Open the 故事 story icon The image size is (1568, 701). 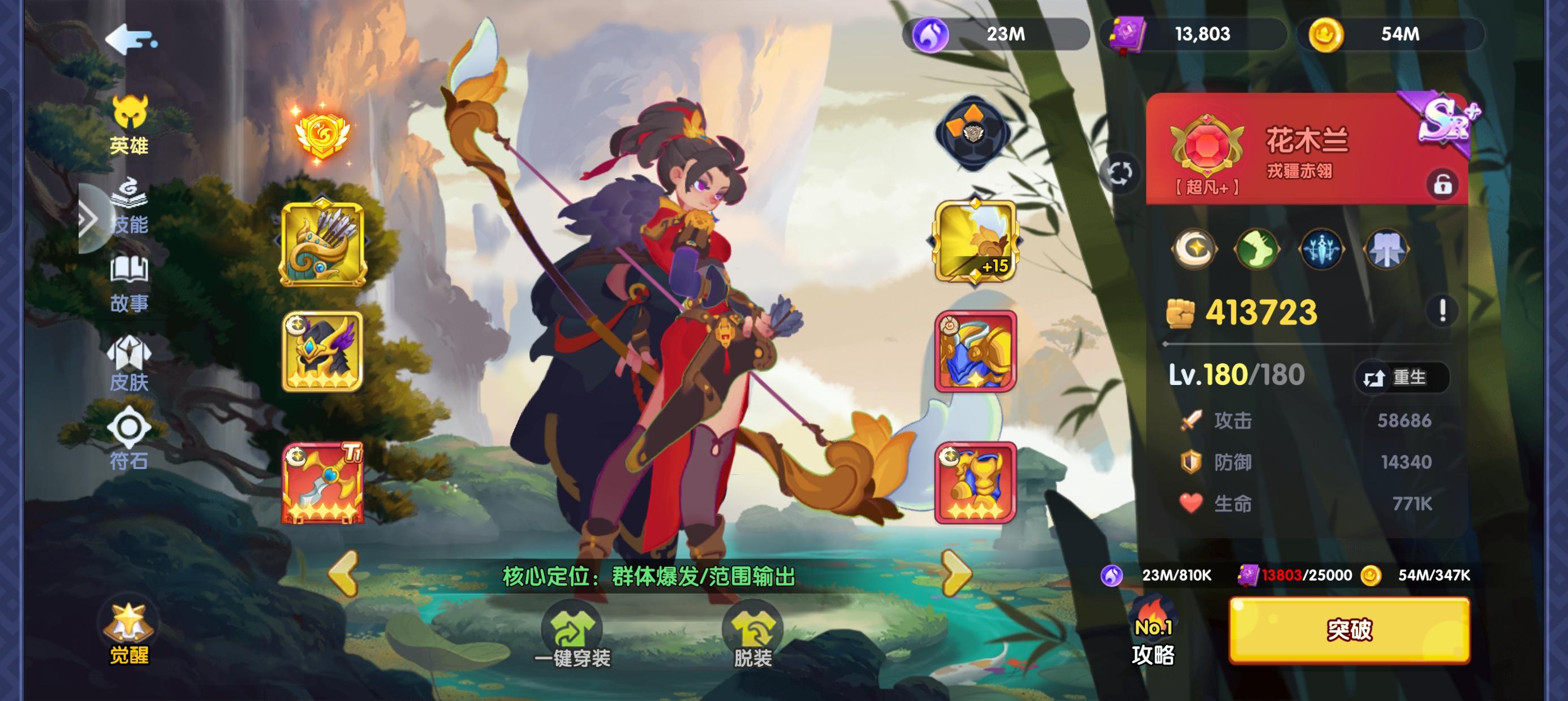[x=128, y=286]
